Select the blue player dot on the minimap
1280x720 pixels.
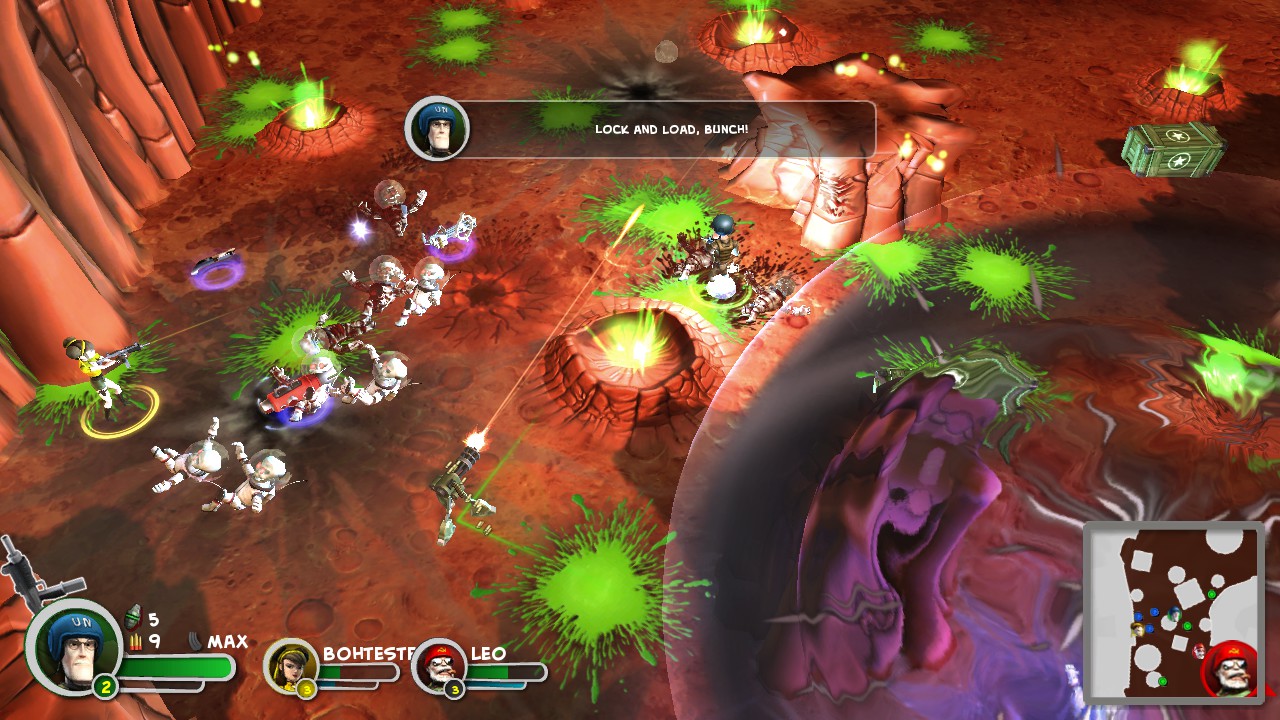1154,612
